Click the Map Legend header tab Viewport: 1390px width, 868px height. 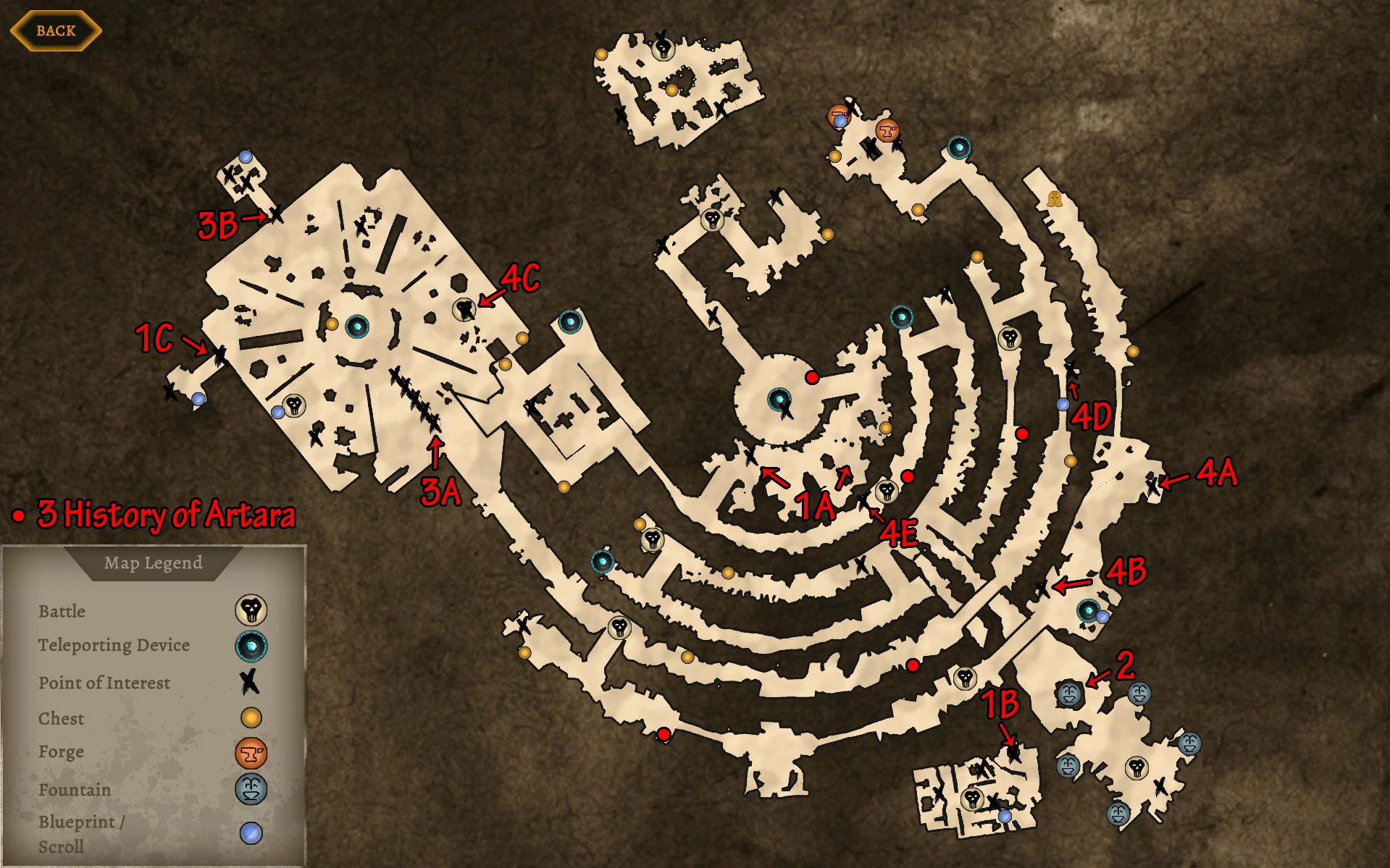click(x=154, y=564)
